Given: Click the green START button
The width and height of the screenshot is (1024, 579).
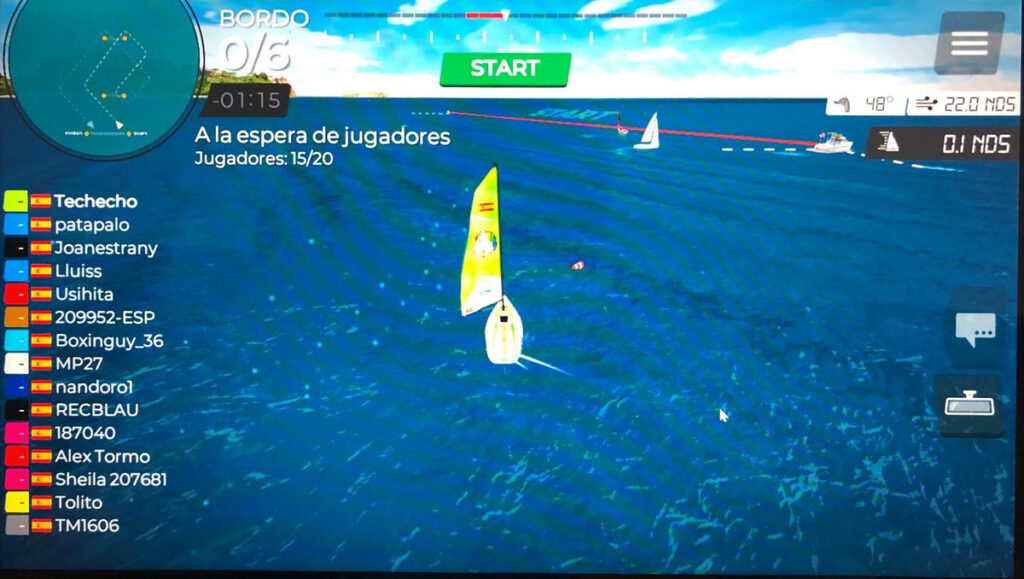Looking at the screenshot, I should pos(505,69).
